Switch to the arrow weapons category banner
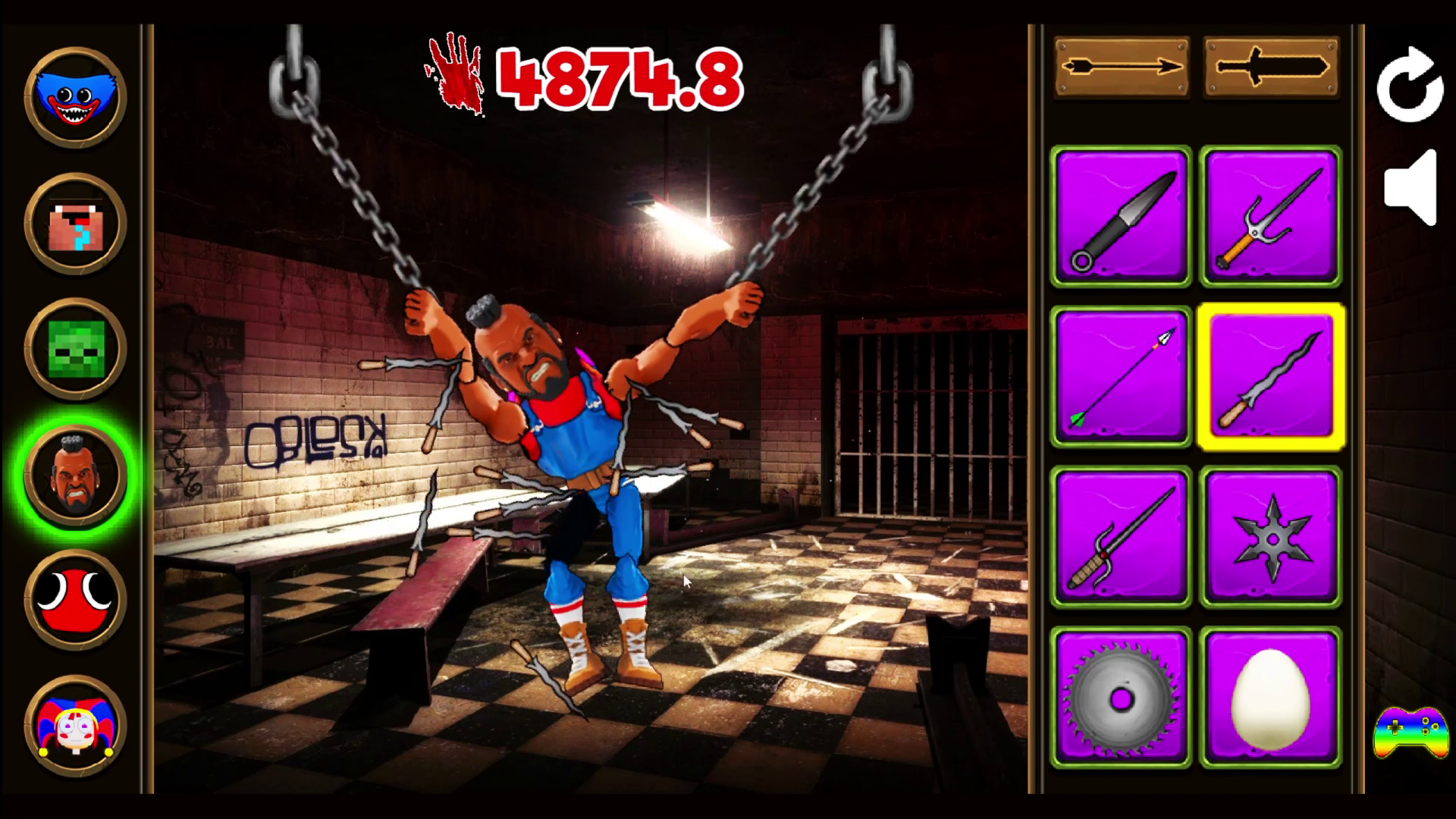The height and width of the screenshot is (819, 1456). pos(1121,67)
